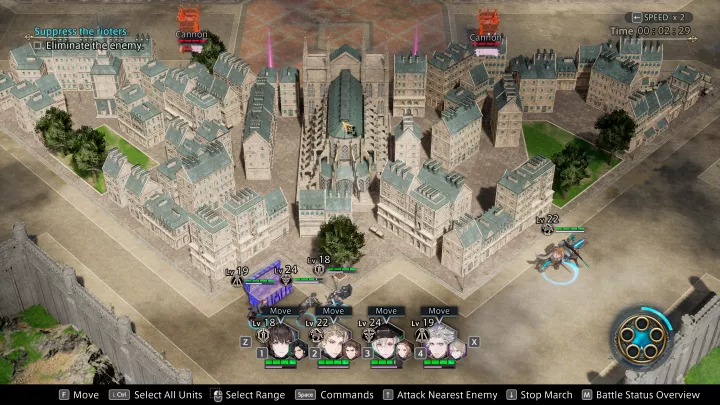Select unit 4 silver-haired commander portrait
The height and width of the screenshot is (405, 720).
(x=438, y=340)
